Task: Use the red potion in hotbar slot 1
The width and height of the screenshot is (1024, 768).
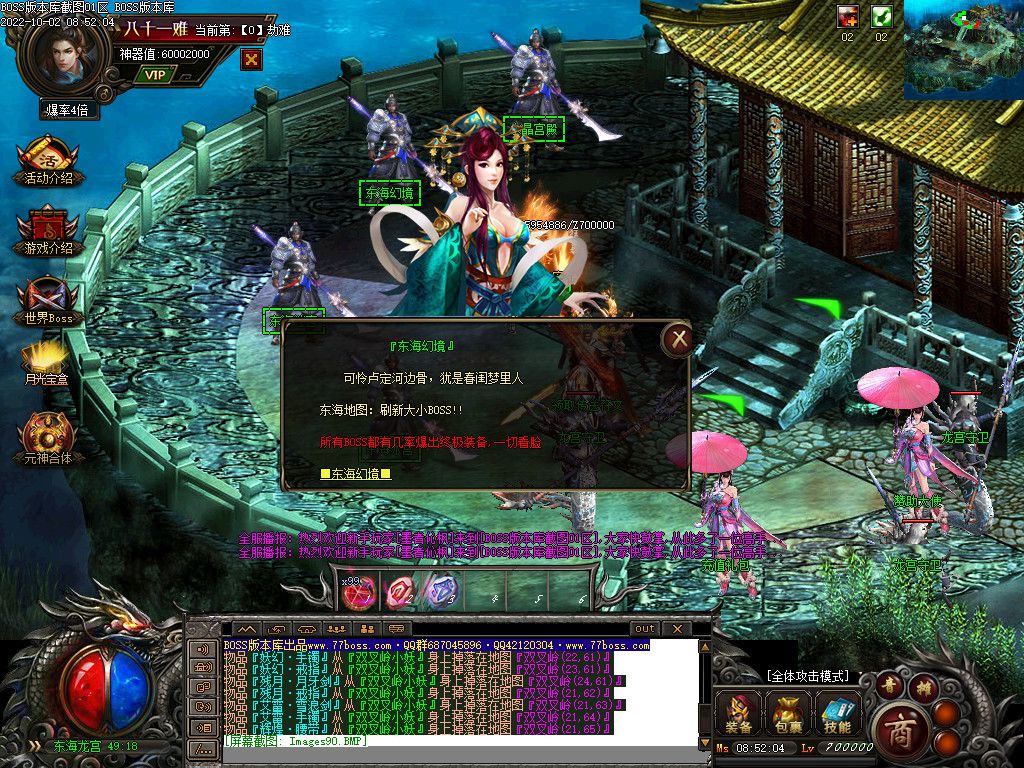Action: coord(359,592)
